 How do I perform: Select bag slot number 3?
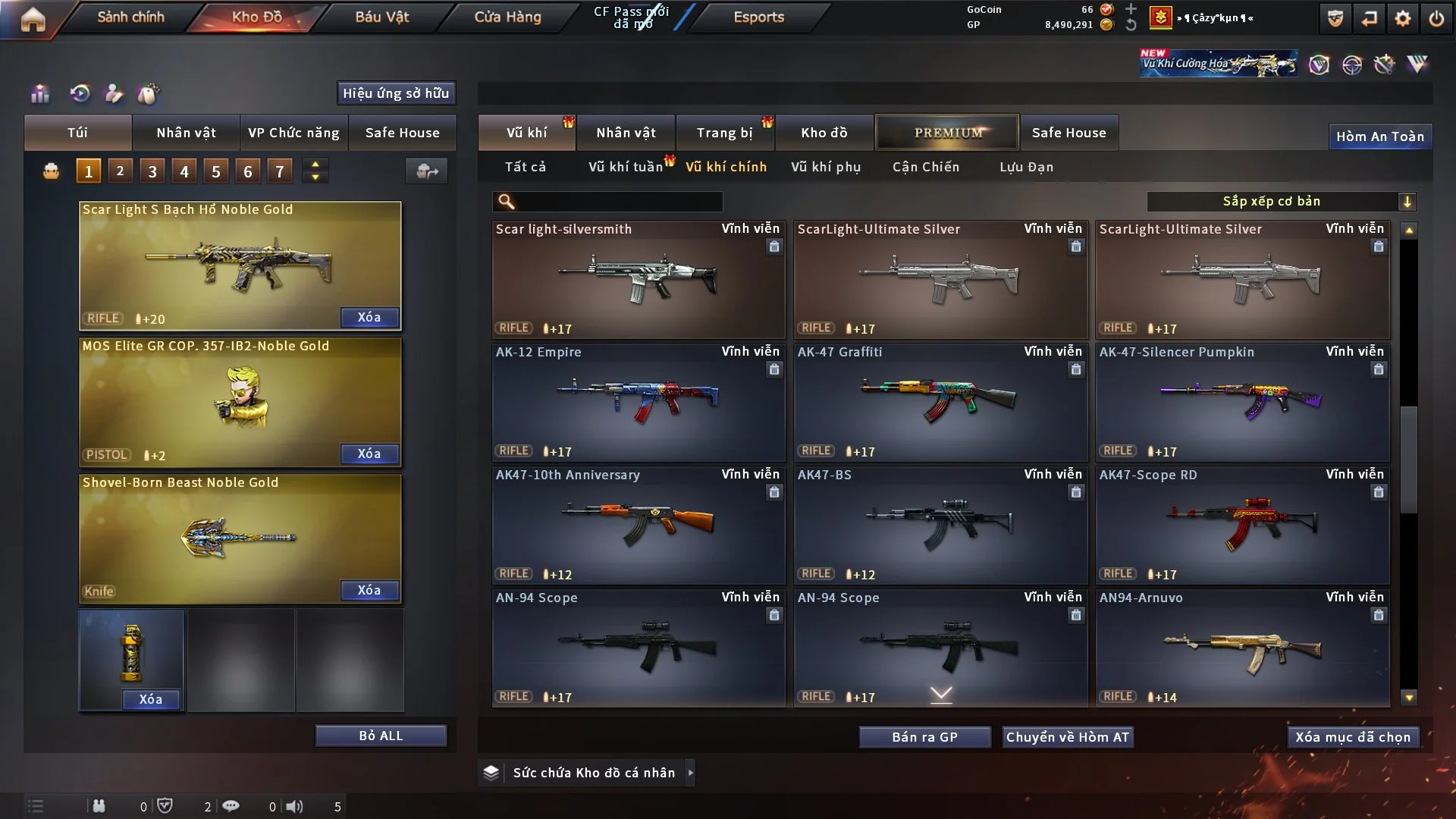(152, 171)
